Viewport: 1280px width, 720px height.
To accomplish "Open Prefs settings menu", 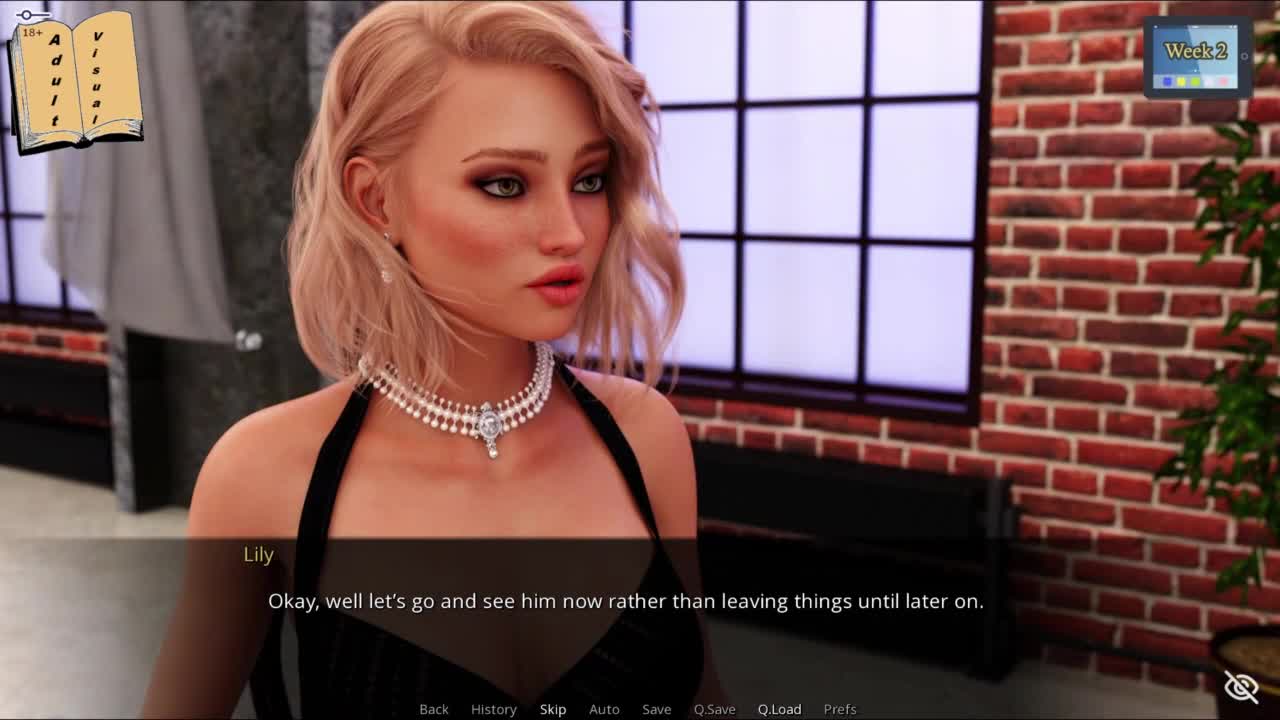I will pyautogui.click(x=840, y=709).
